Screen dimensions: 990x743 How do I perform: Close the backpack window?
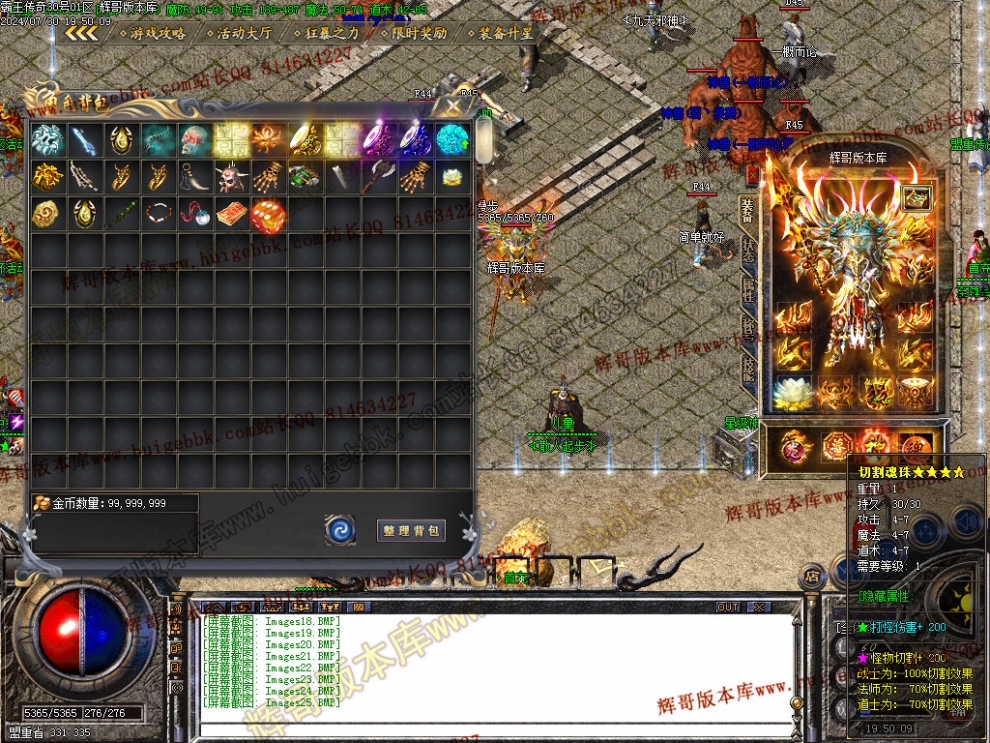pyautogui.click(x=454, y=105)
